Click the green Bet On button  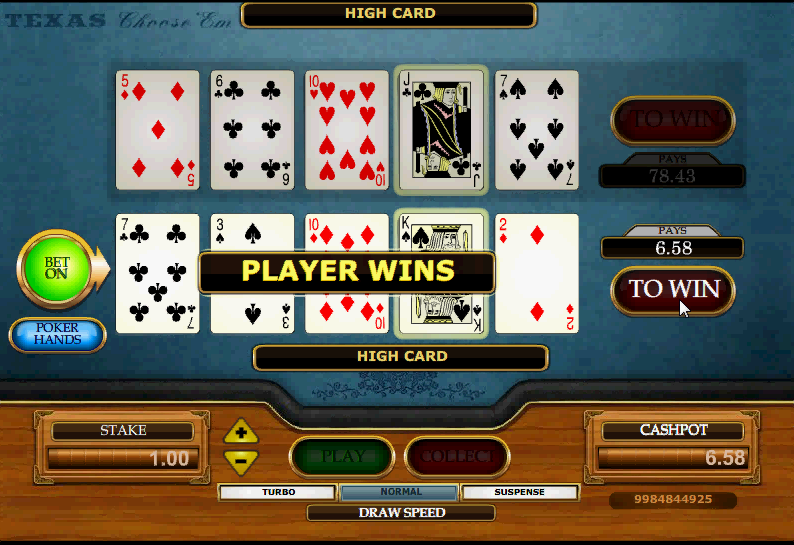coord(55,268)
